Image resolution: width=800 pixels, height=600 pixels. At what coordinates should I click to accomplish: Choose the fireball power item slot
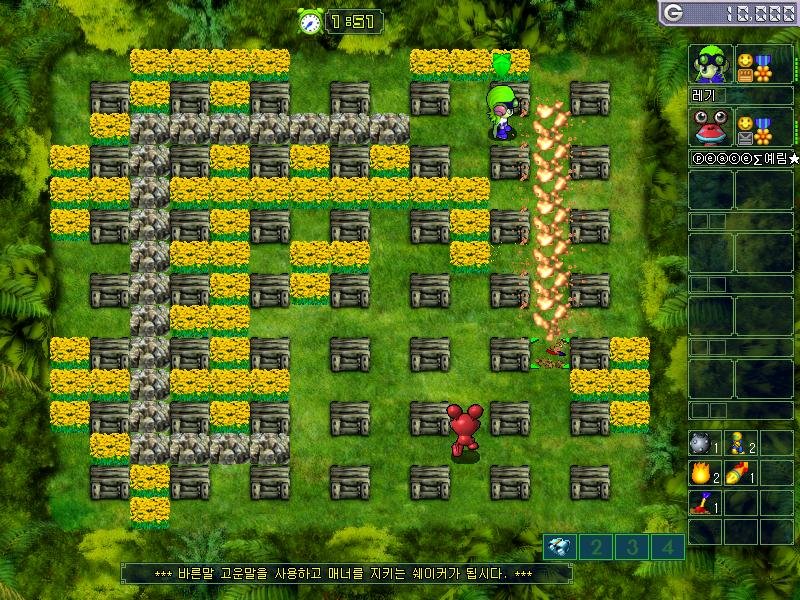701,473
